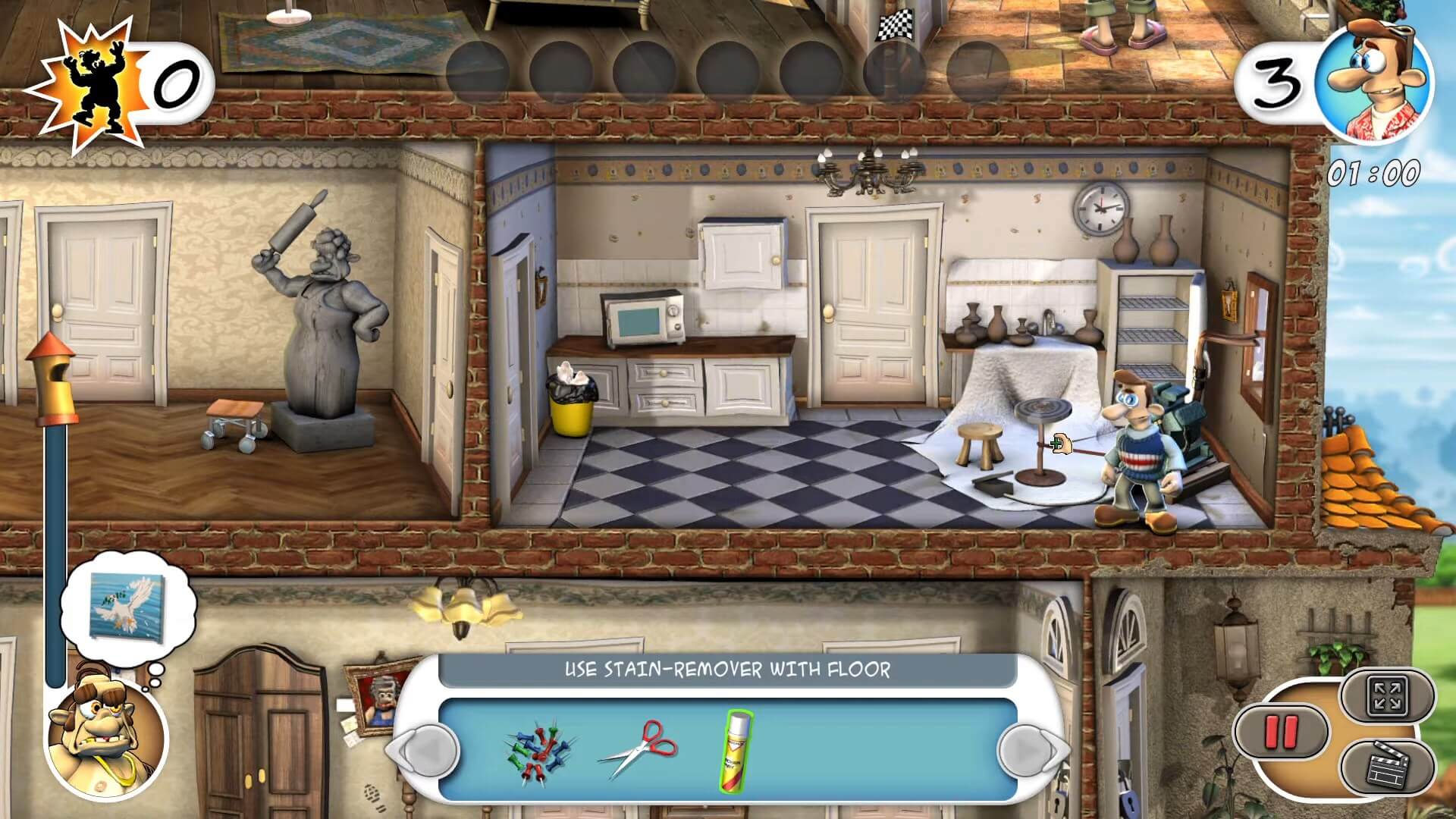Image resolution: width=1456 pixels, height=819 pixels.
Task: Click the seagull painting in Woody's thought bubble
Action: click(x=129, y=607)
